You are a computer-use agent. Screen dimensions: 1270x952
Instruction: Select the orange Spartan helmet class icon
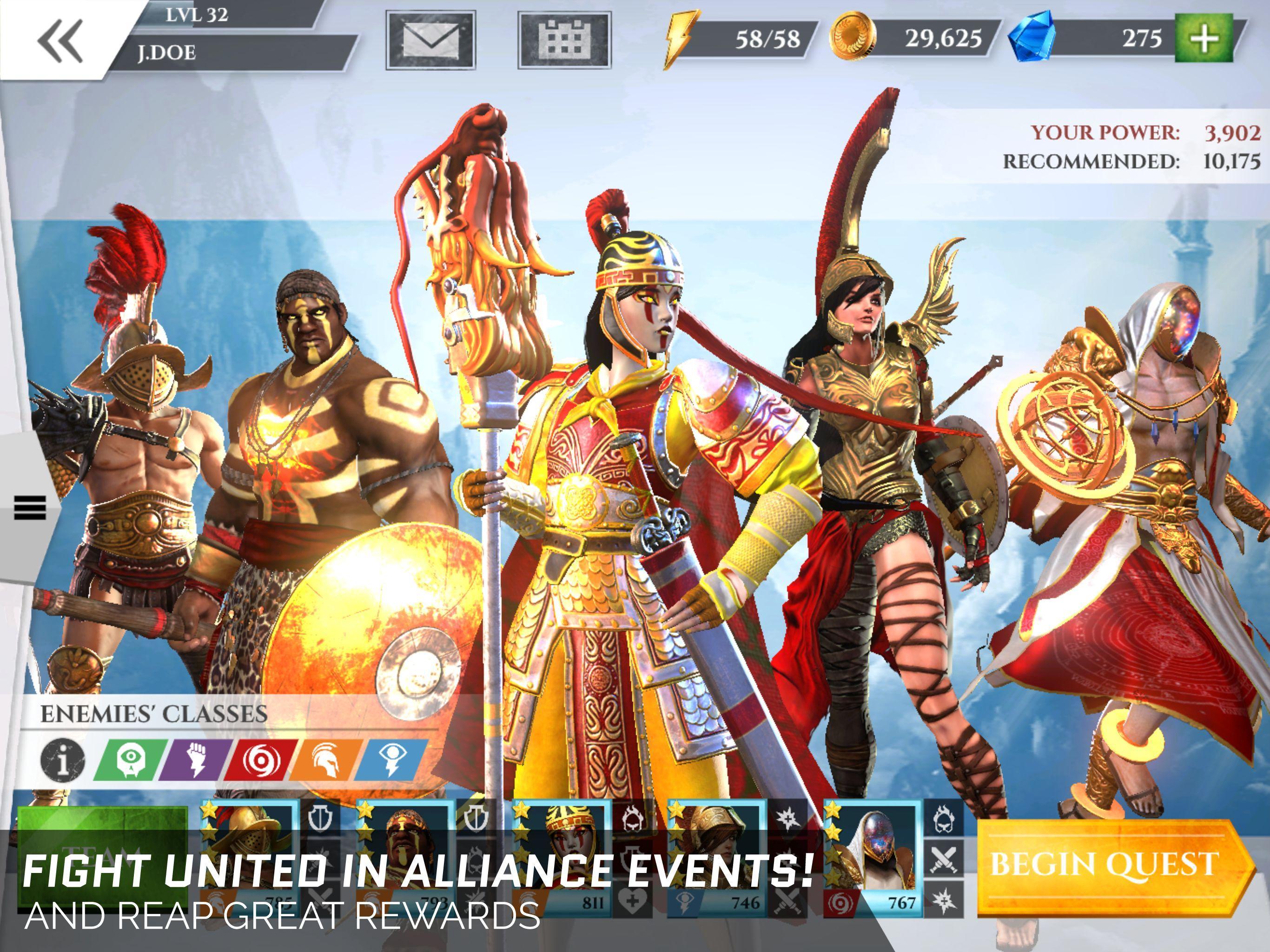coord(327,759)
